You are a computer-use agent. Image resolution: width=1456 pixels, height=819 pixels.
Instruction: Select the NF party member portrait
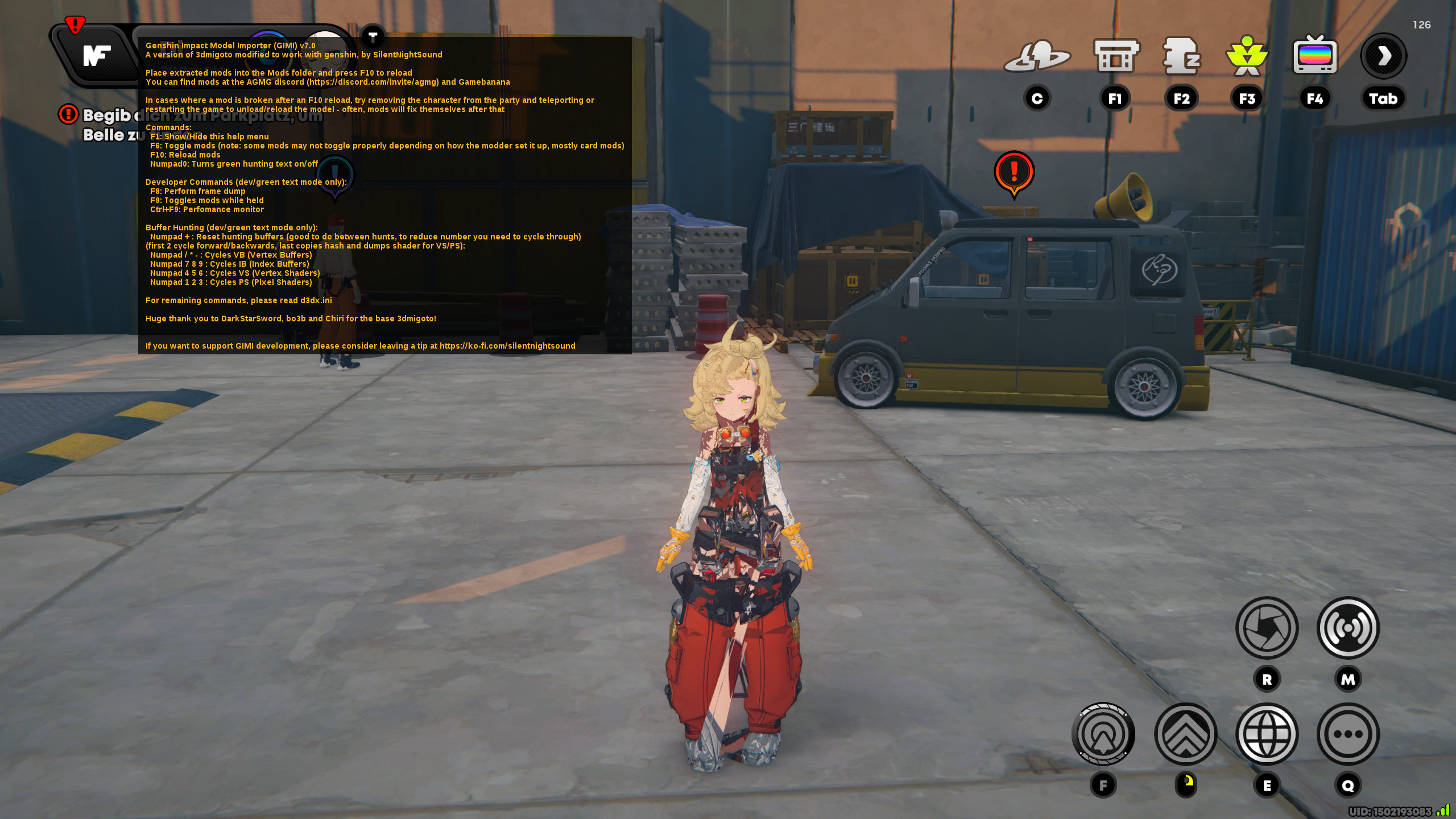click(97, 55)
